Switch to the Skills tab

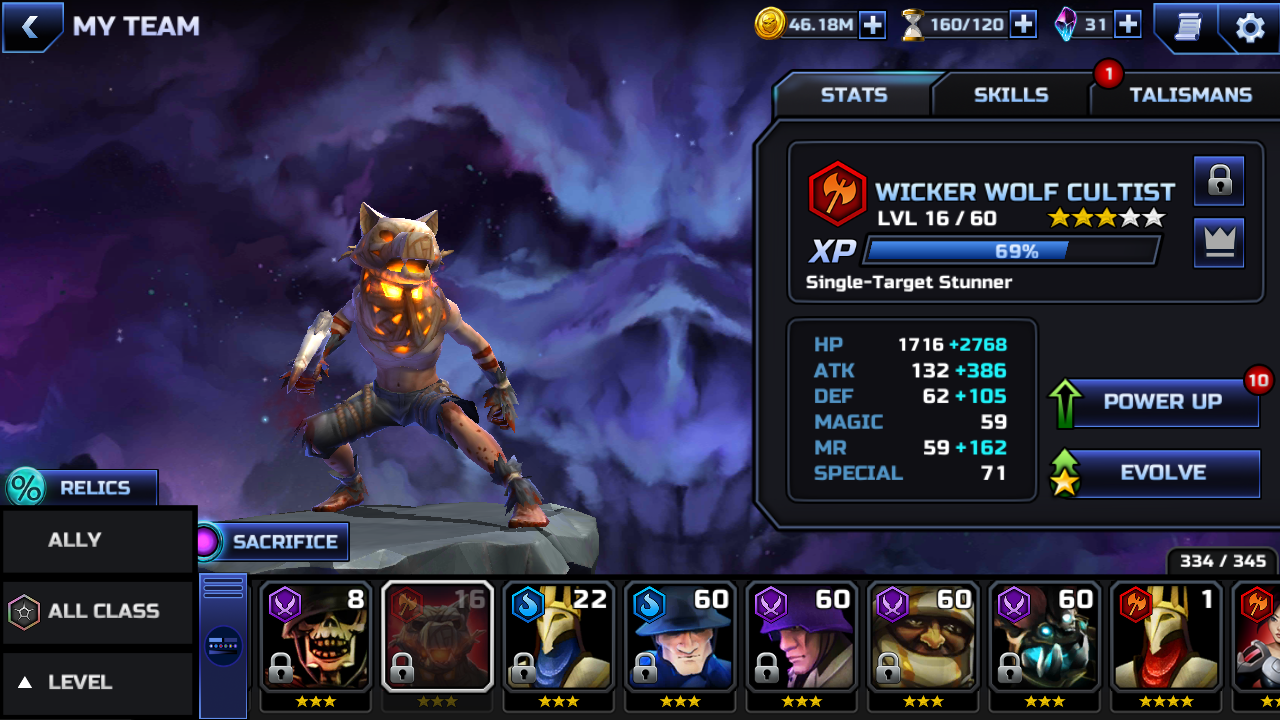[x=1011, y=95]
